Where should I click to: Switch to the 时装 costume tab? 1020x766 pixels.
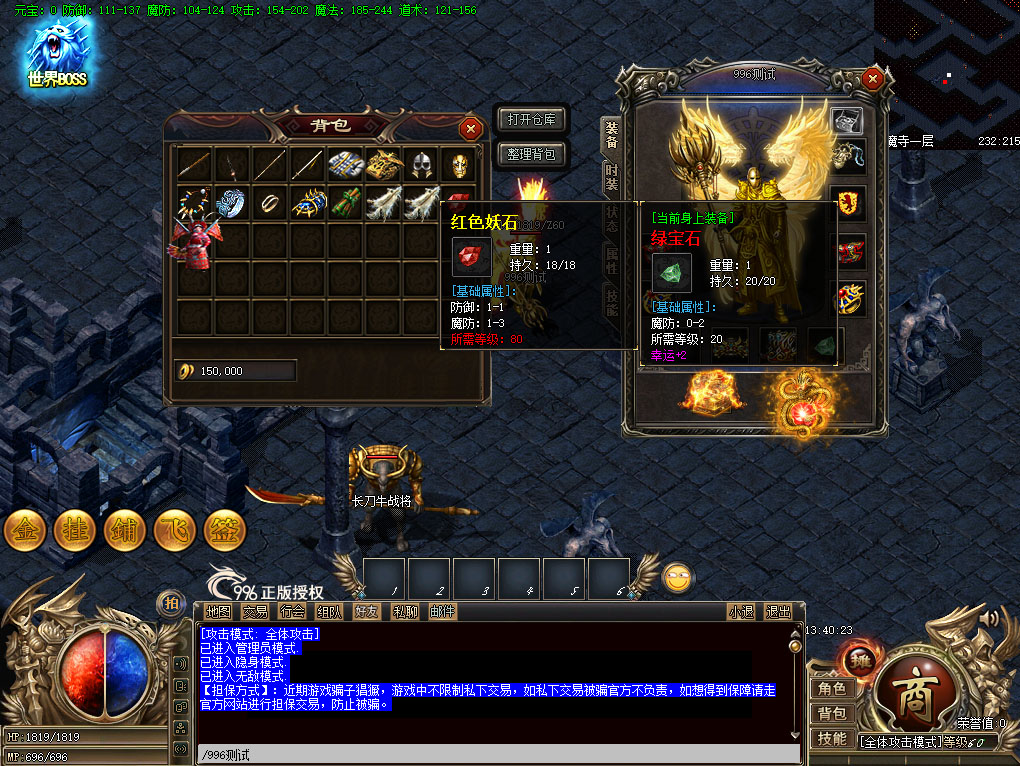pyautogui.click(x=611, y=177)
